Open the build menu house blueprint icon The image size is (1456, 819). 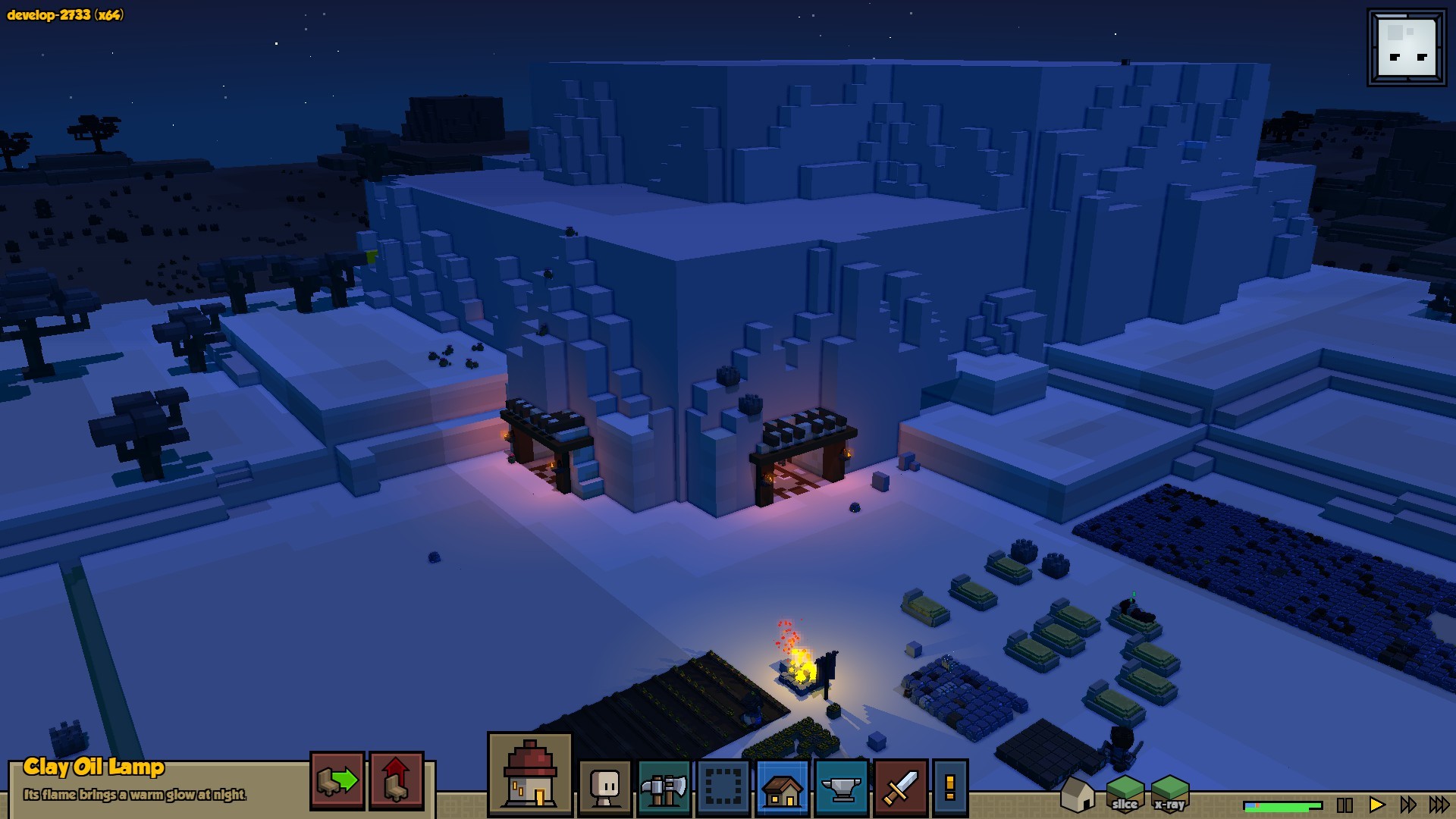point(782,787)
